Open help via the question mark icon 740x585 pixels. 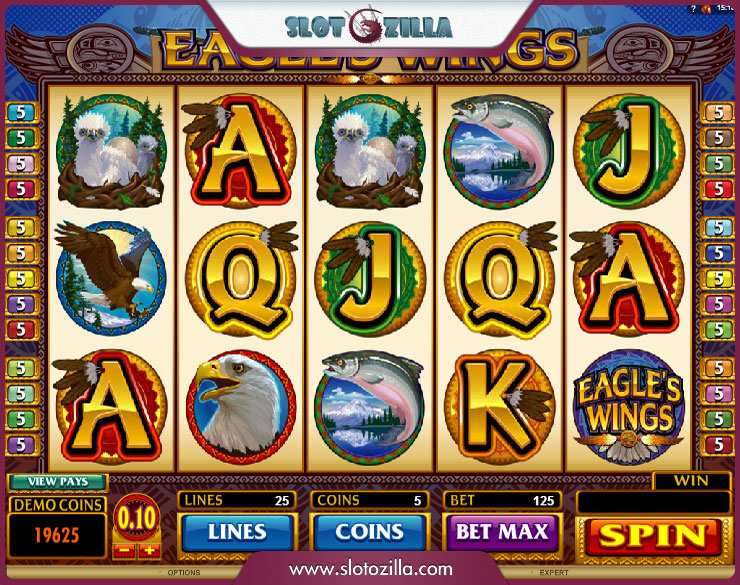691,8
